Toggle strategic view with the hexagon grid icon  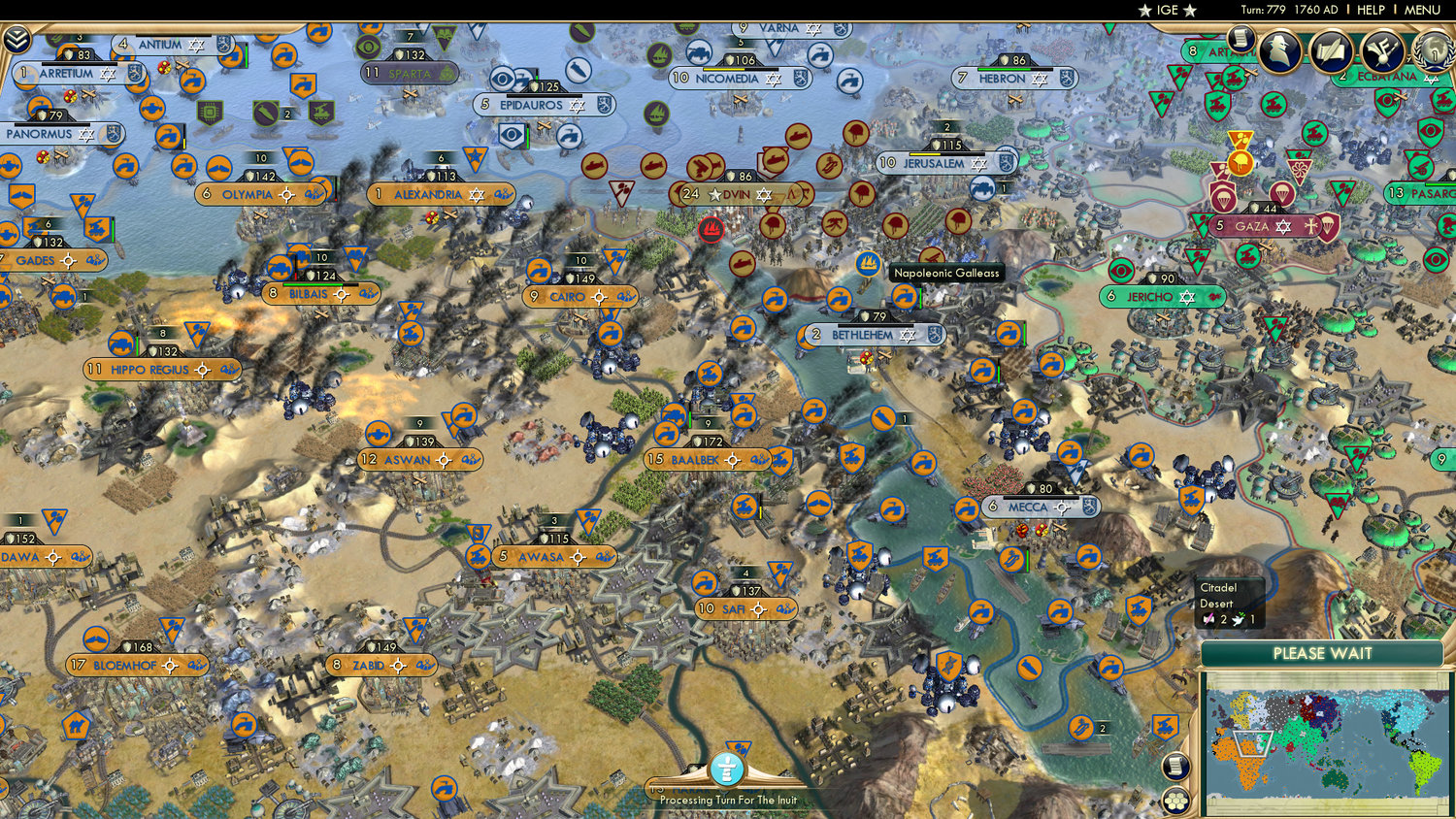pos(1176,802)
